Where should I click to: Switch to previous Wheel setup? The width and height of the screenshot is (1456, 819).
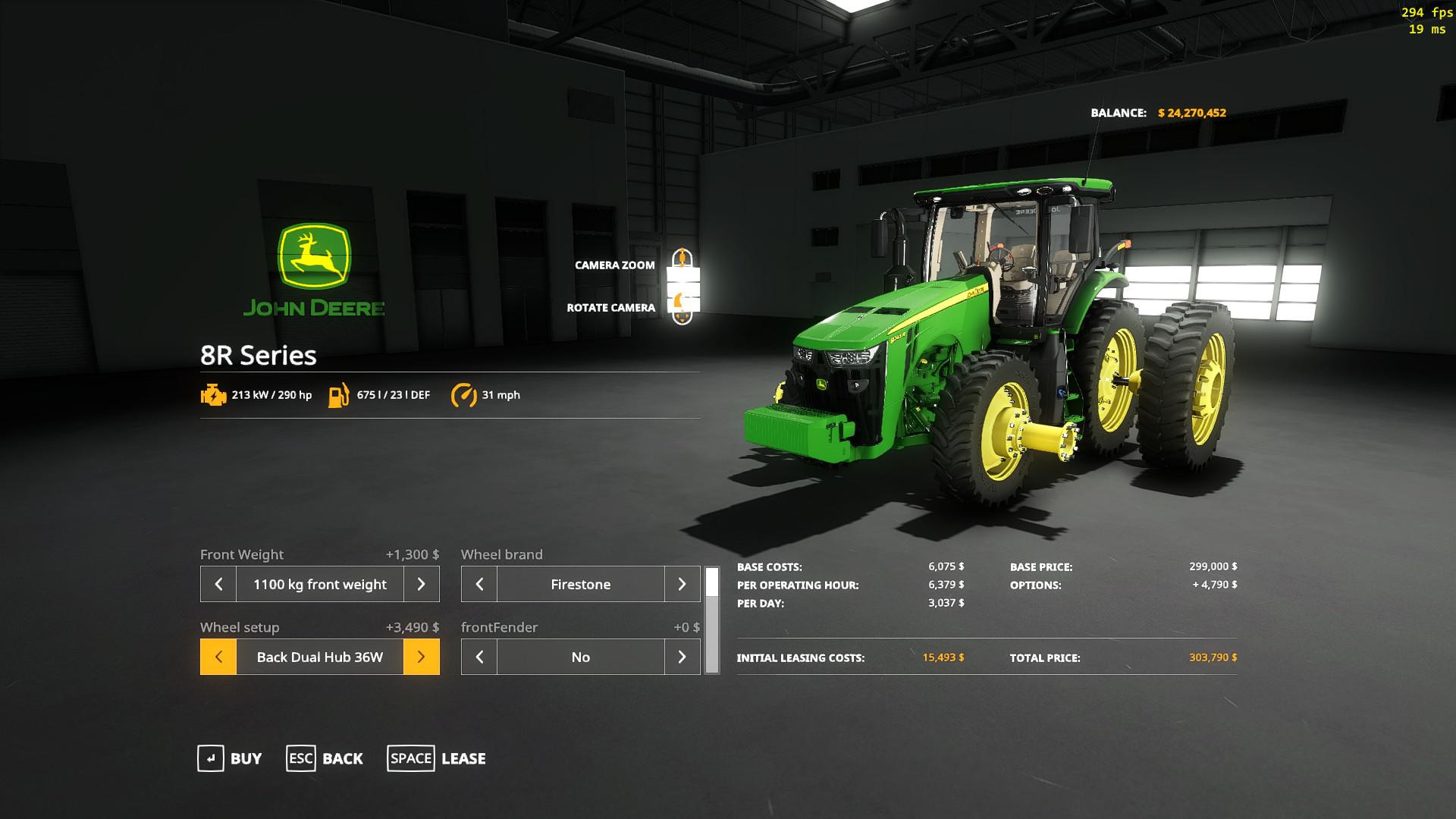[218, 657]
